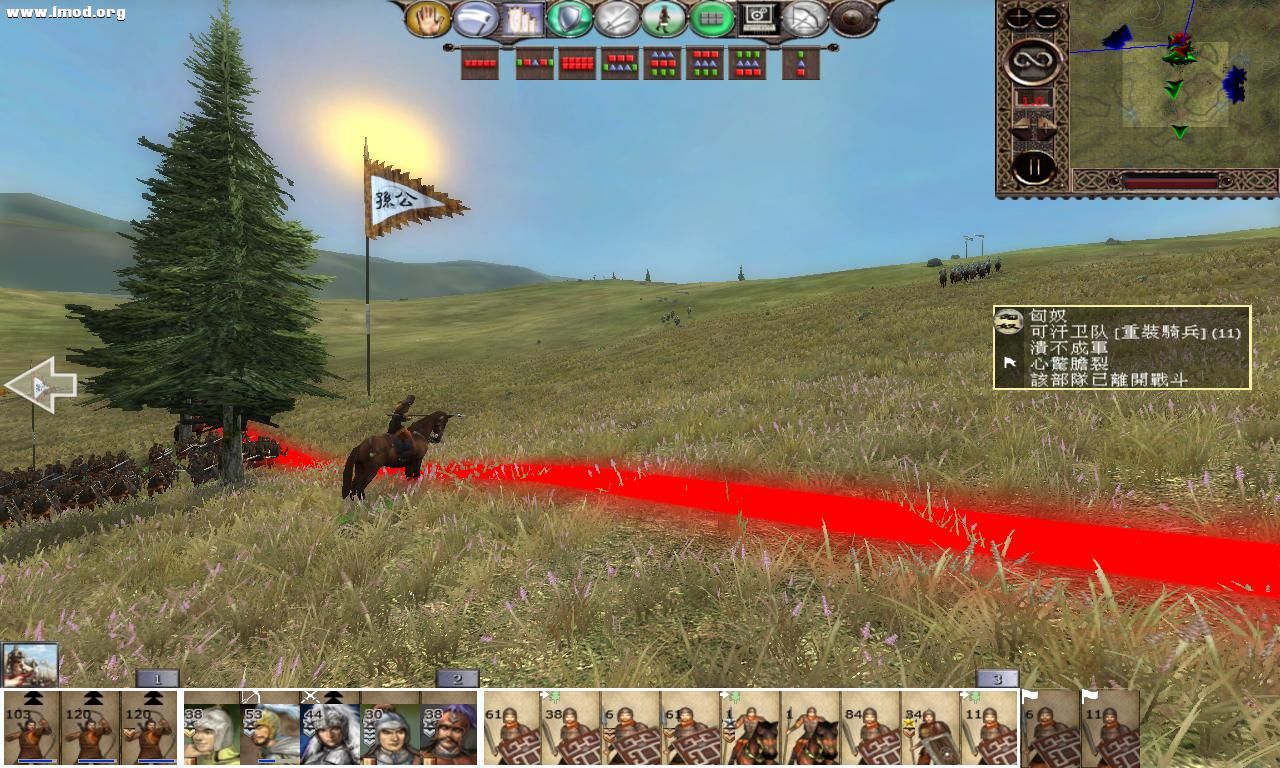Switch to unit group 3 tab

click(995, 677)
